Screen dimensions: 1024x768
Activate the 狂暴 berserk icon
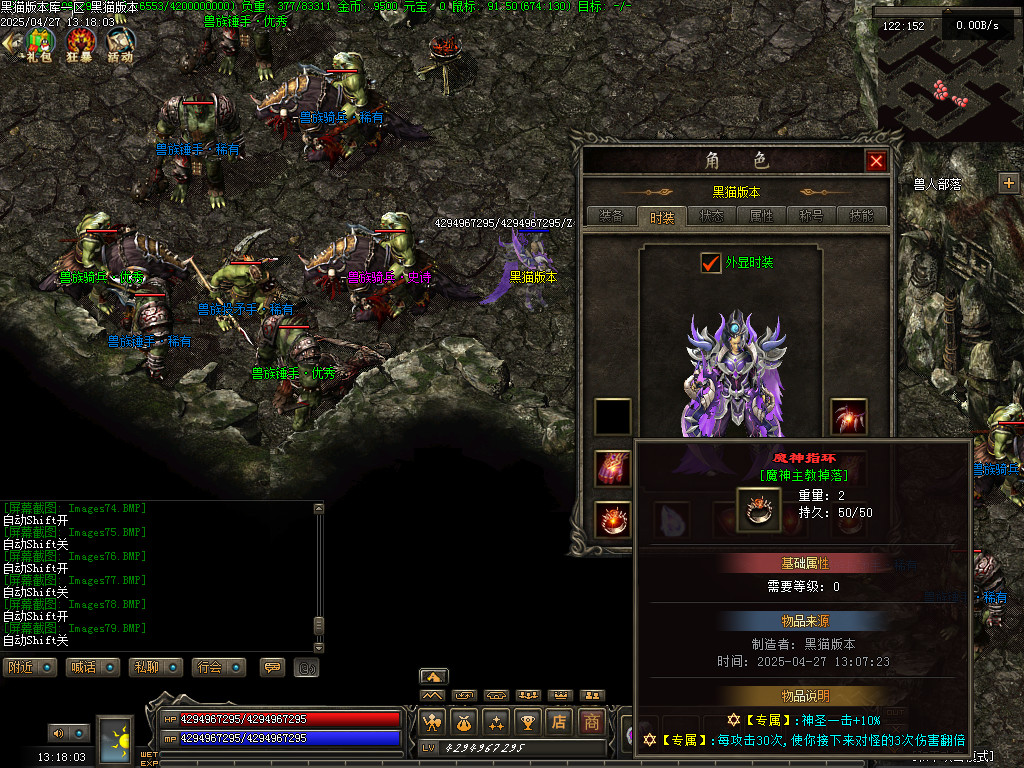pos(81,45)
